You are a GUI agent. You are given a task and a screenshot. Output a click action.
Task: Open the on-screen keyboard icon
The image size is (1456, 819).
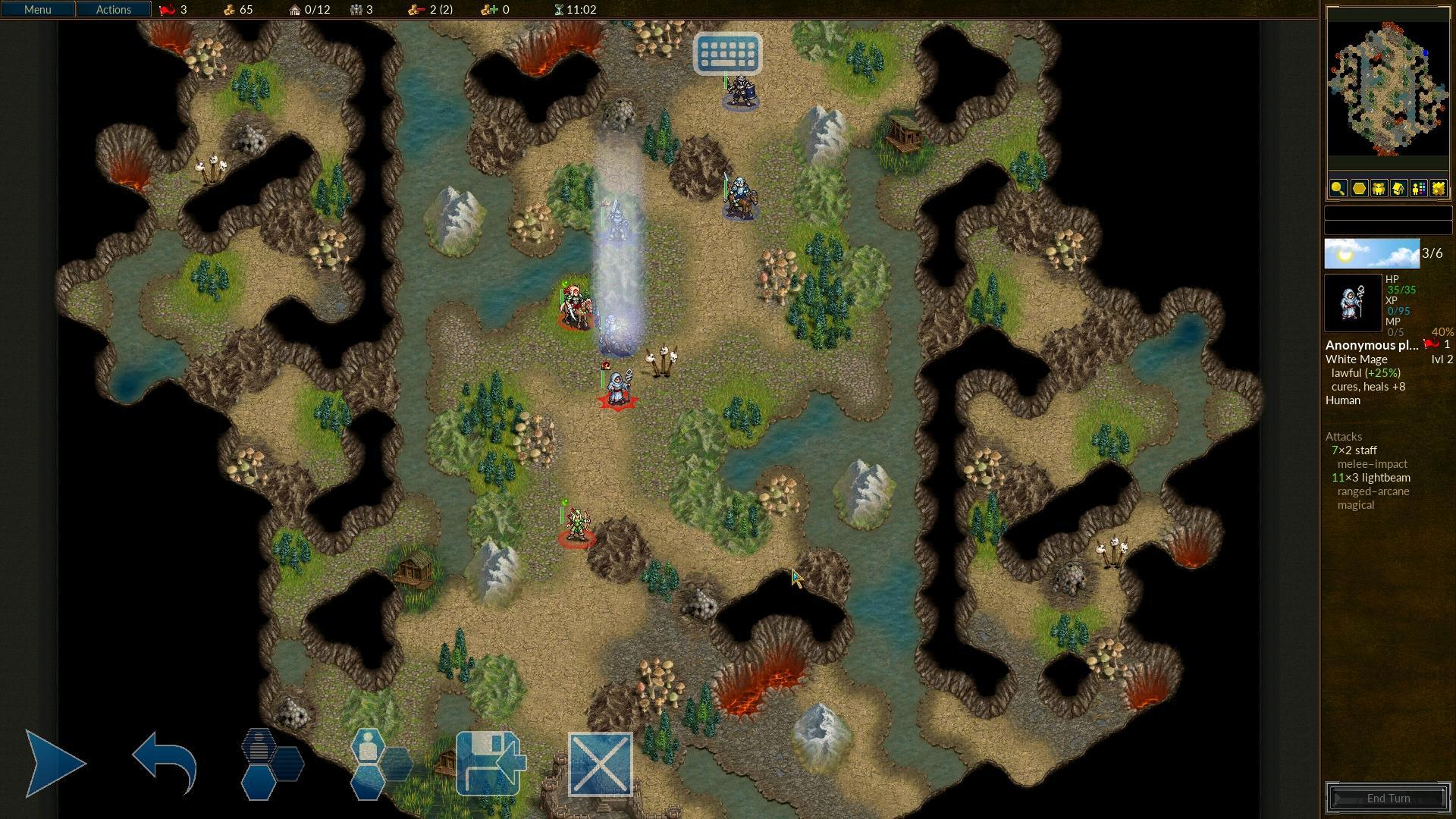[727, 53]
